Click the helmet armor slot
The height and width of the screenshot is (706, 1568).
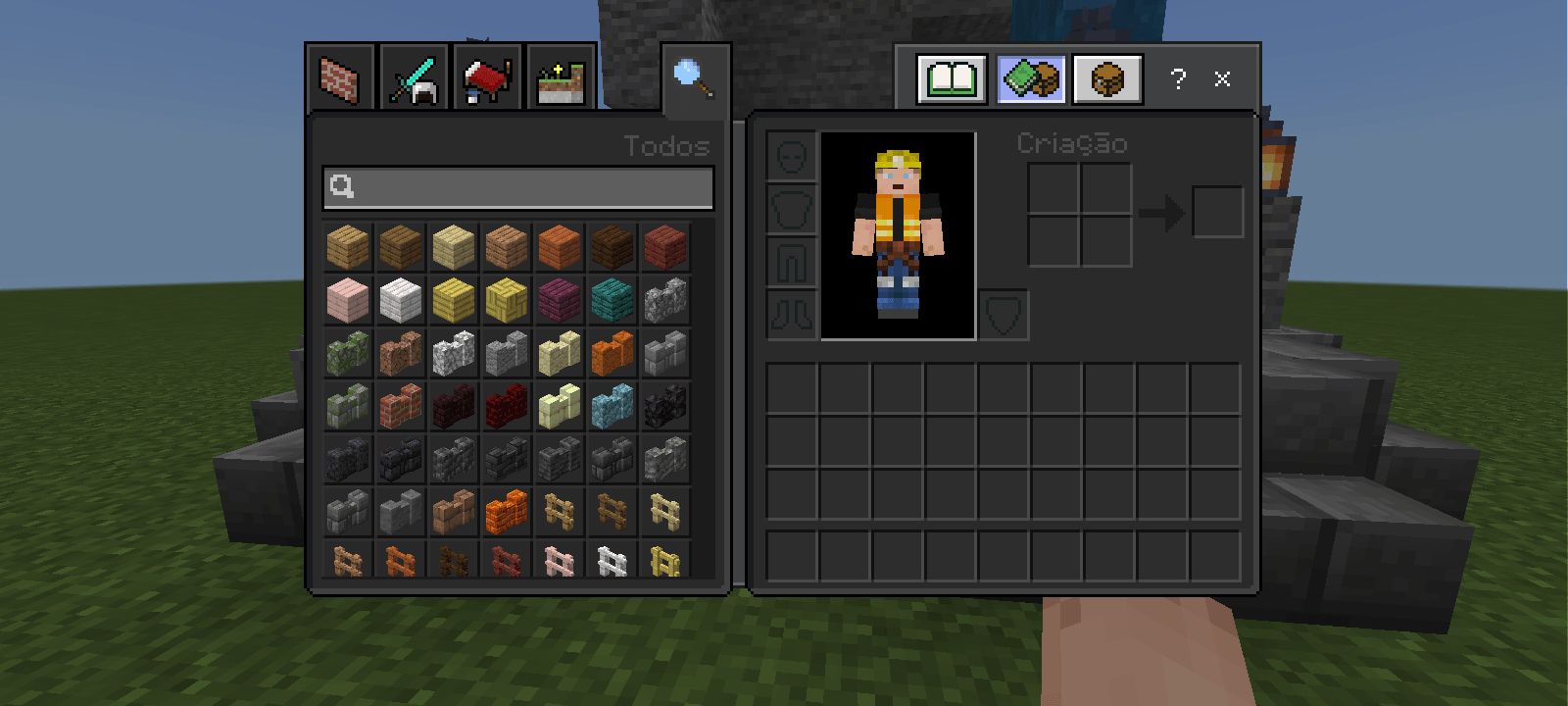click(x=790, y=157)
